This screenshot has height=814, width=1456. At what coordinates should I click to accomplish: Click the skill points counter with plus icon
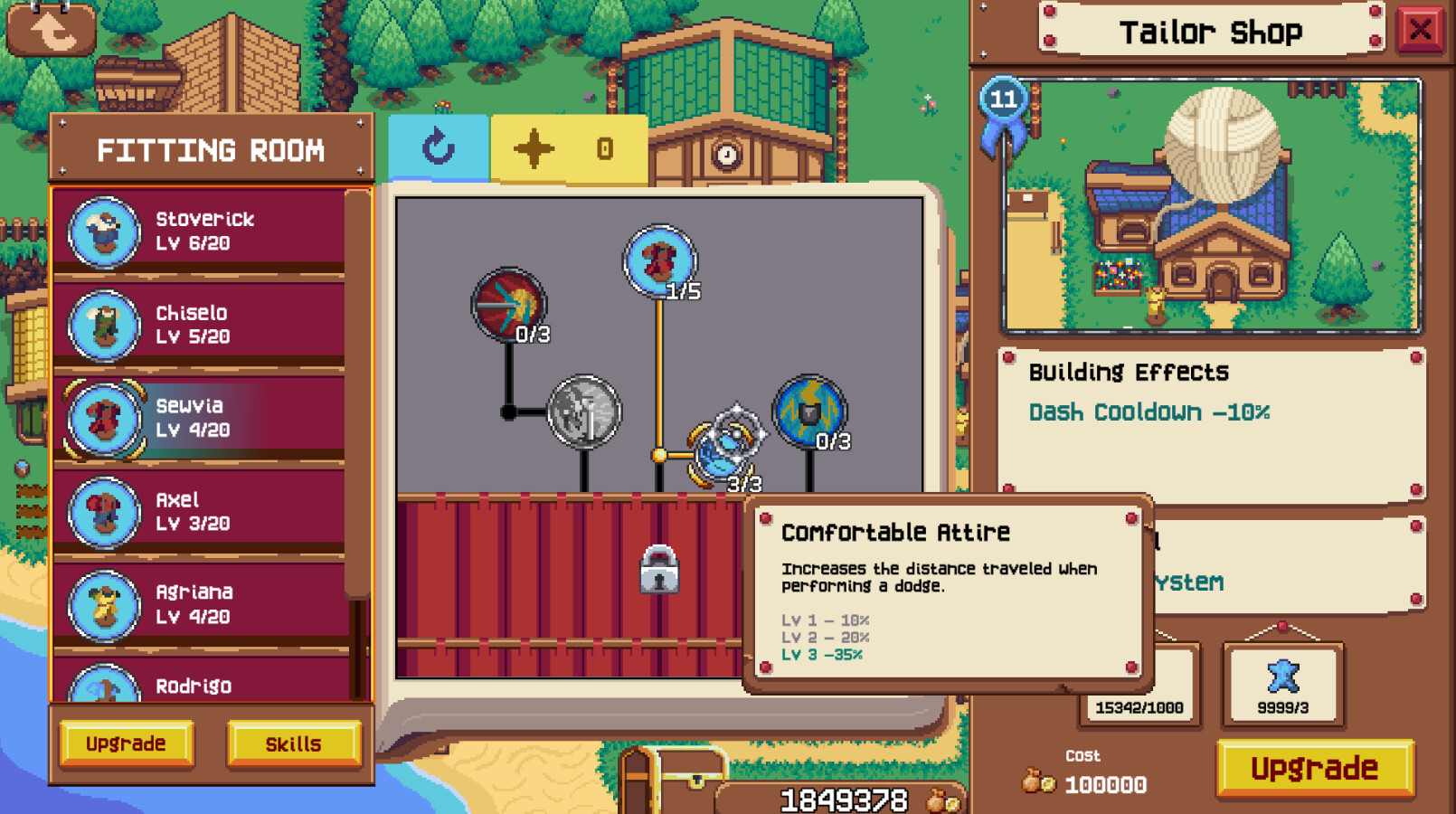(x=568, y=147)
